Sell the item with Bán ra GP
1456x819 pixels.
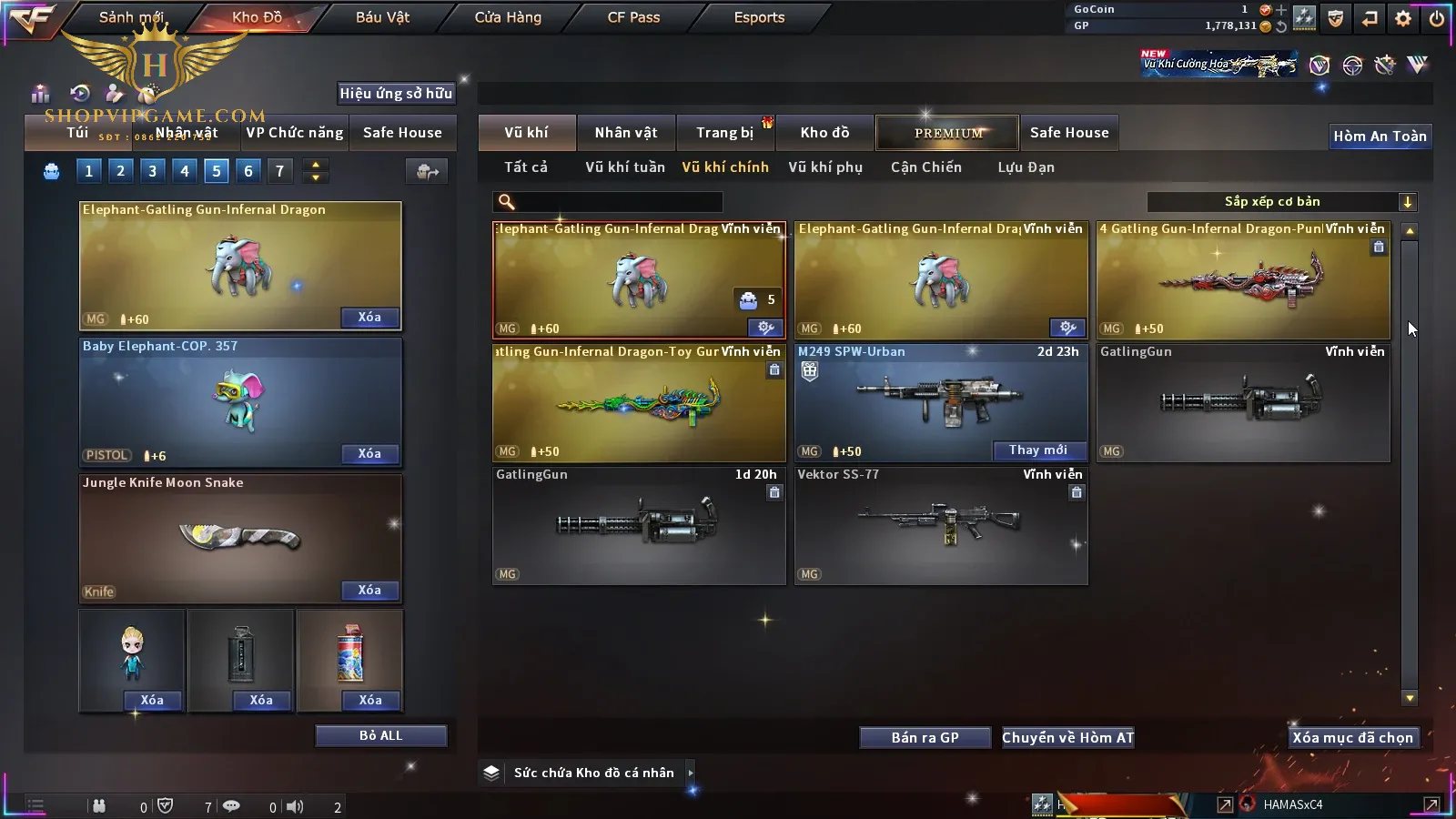click(925, 738)
